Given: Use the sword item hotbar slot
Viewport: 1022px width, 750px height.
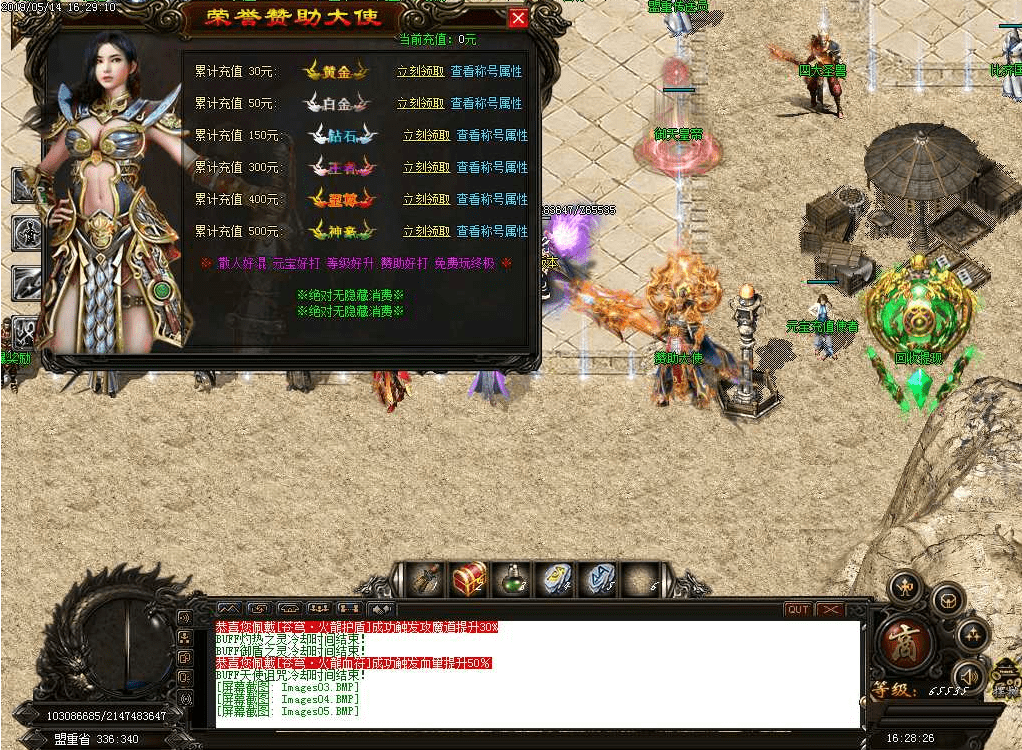Looking at the screenshot, I should (427, 578).
